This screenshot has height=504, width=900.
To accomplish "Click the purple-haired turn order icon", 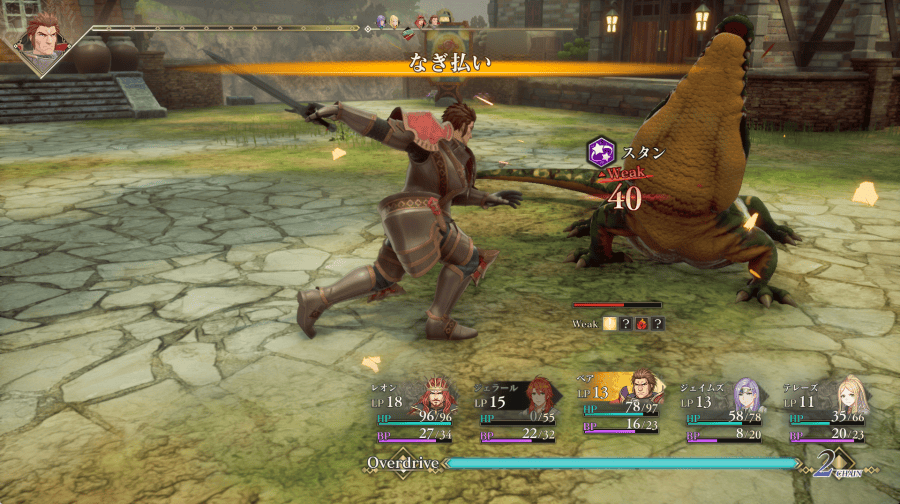I will (x=381, y=21).
